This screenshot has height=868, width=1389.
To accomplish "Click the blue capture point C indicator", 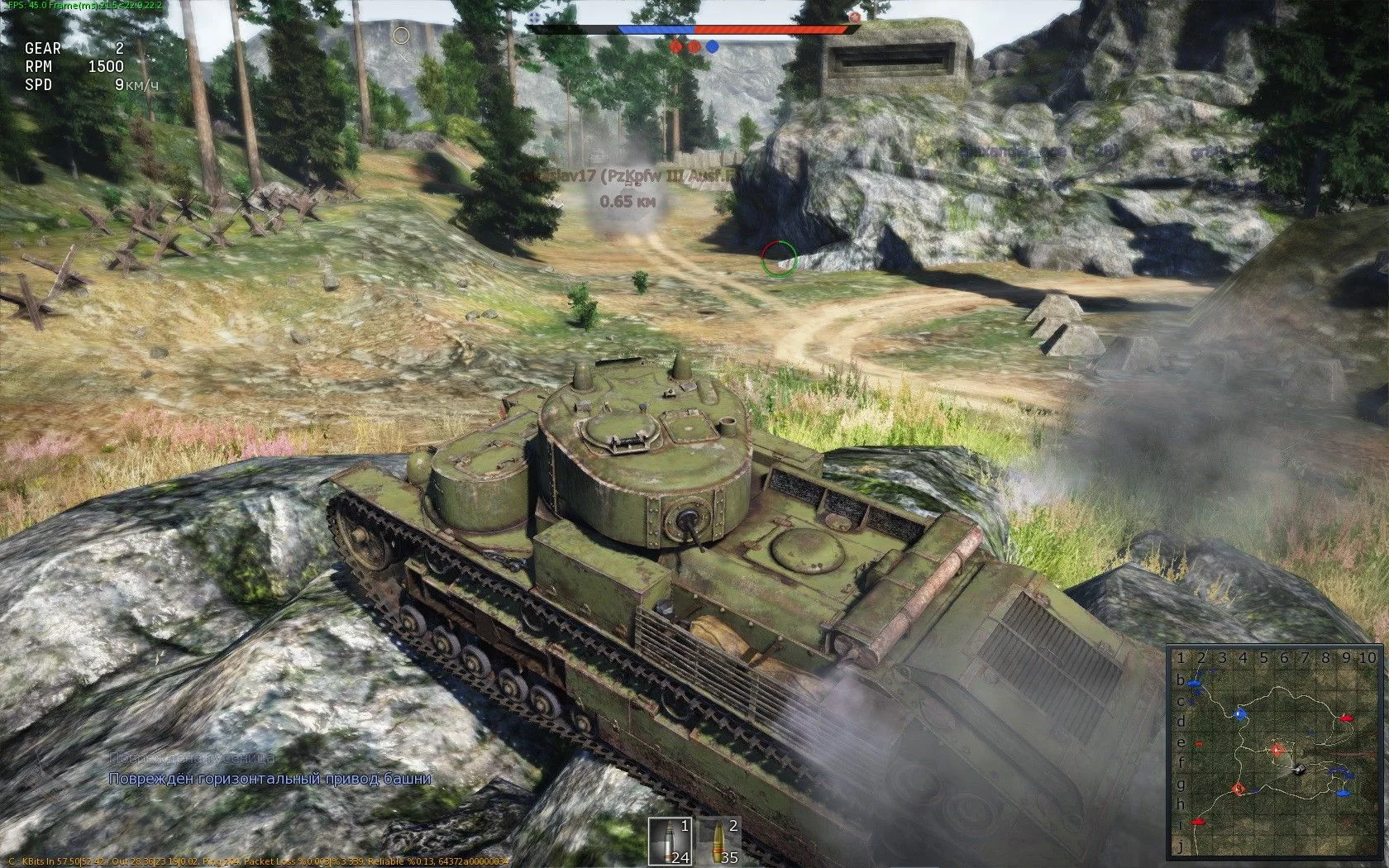I will point(712,46).
